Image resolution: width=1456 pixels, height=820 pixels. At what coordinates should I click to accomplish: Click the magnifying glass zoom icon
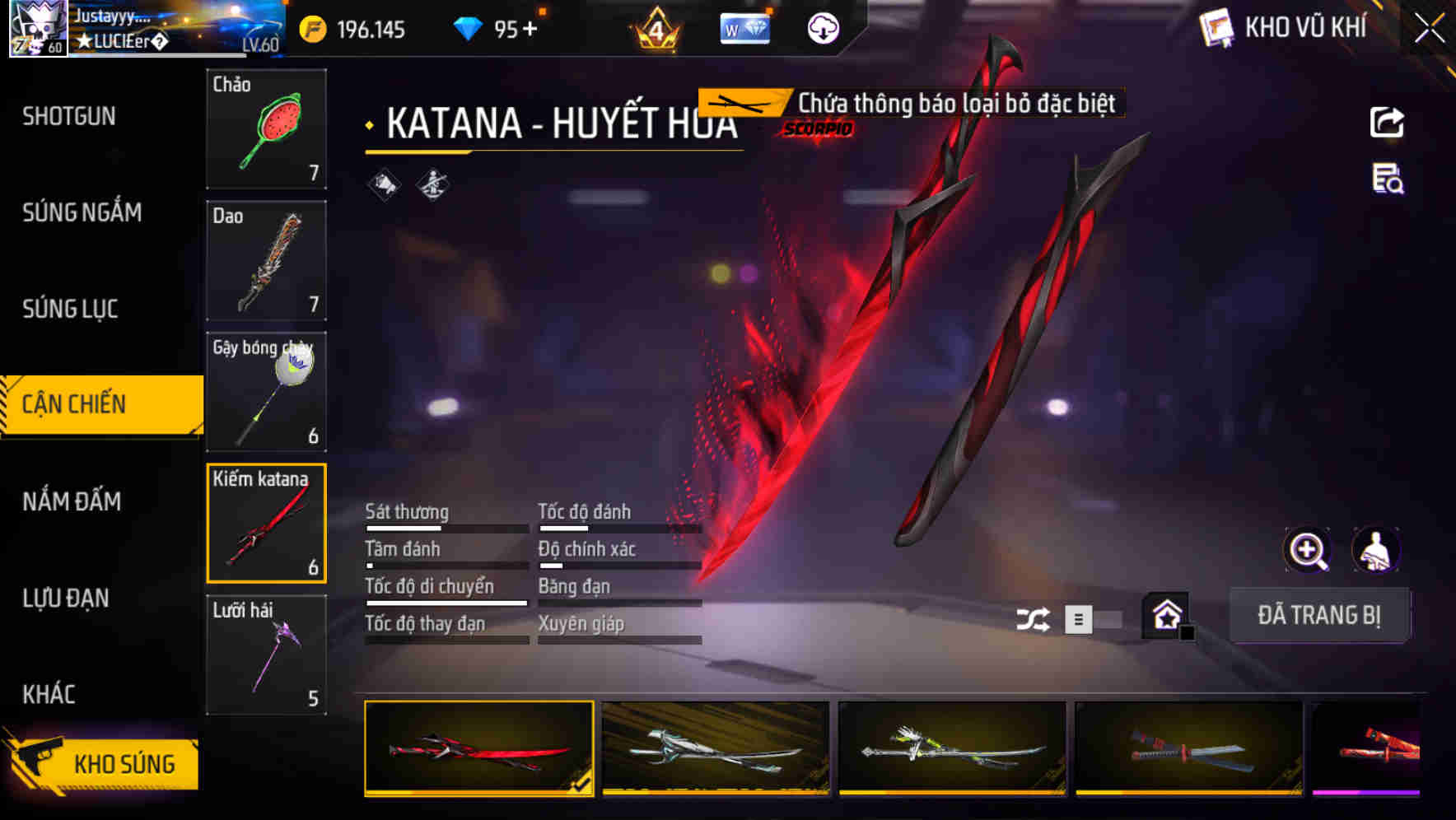coord(1308,550)
